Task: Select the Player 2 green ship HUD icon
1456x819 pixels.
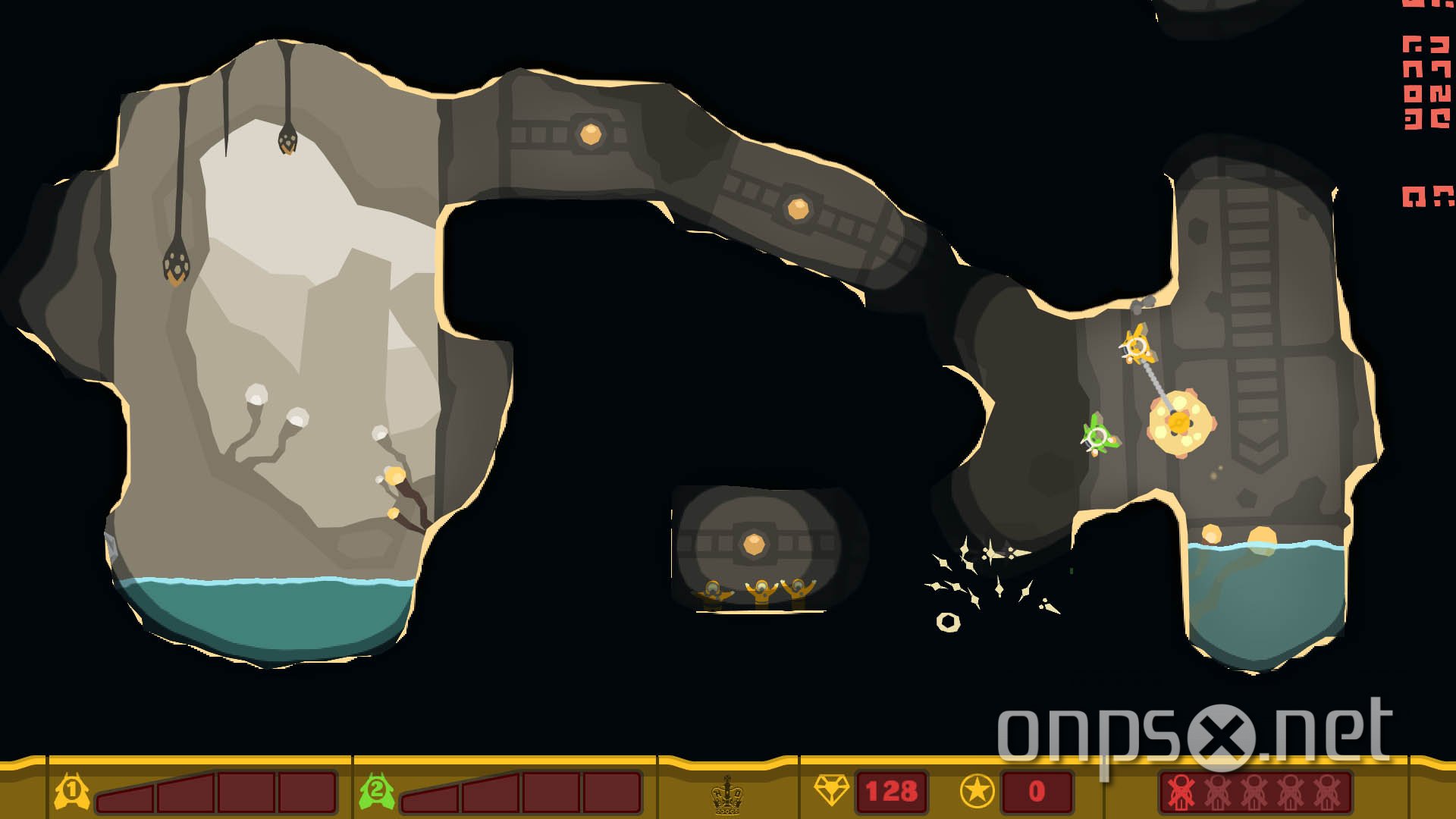Action: 377,791
